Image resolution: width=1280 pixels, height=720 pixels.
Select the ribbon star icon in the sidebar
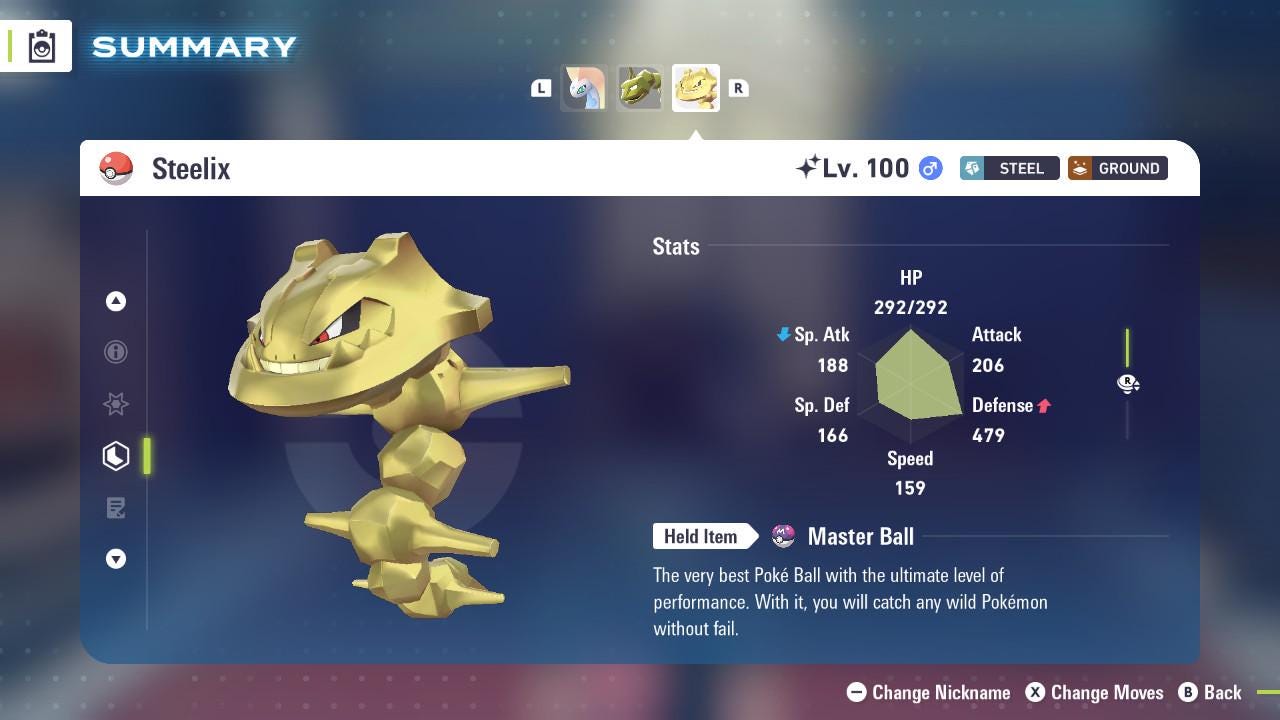coord(116,404)
